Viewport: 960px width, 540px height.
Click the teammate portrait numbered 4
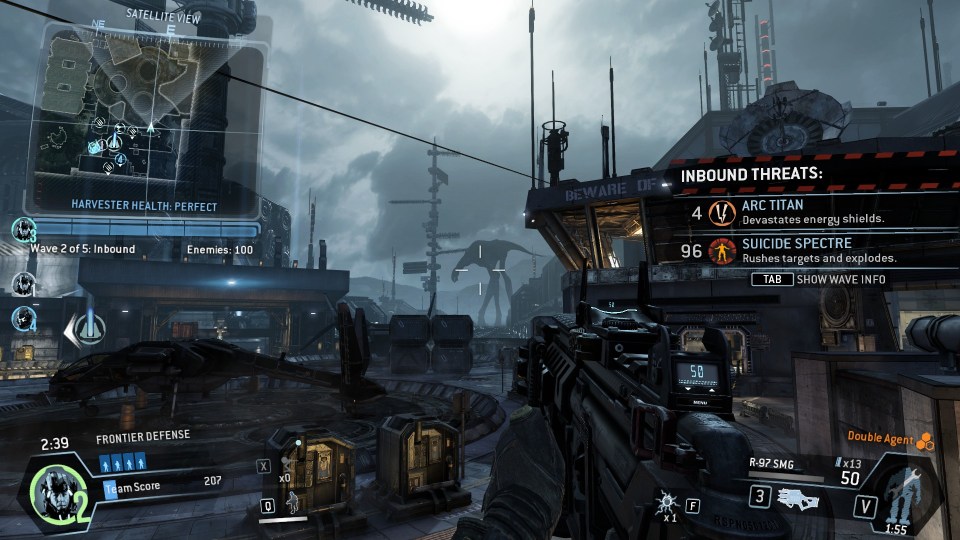coord(22,318)
